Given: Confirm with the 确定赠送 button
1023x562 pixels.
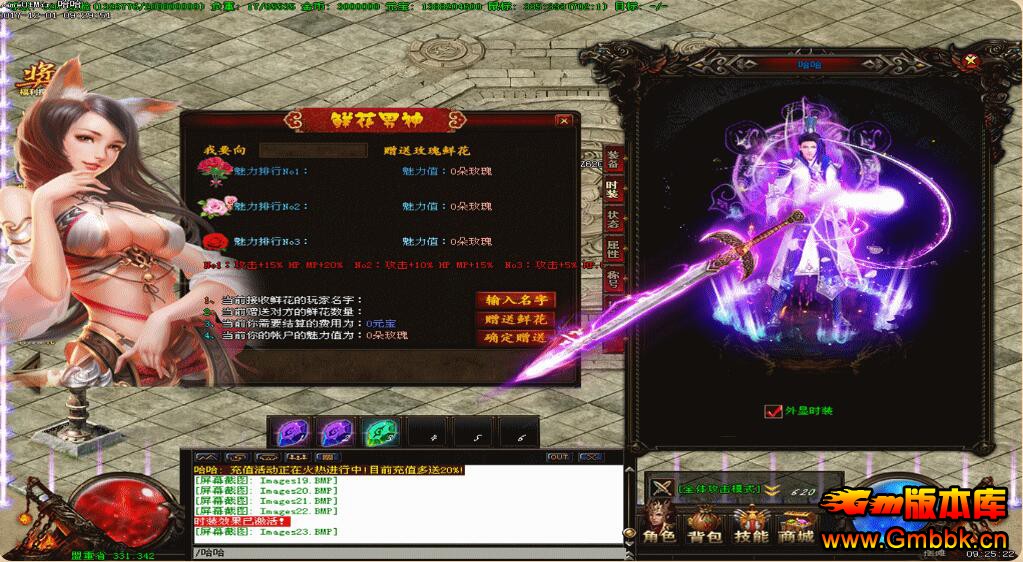Looking at the screenshot, I should [515, 338].
